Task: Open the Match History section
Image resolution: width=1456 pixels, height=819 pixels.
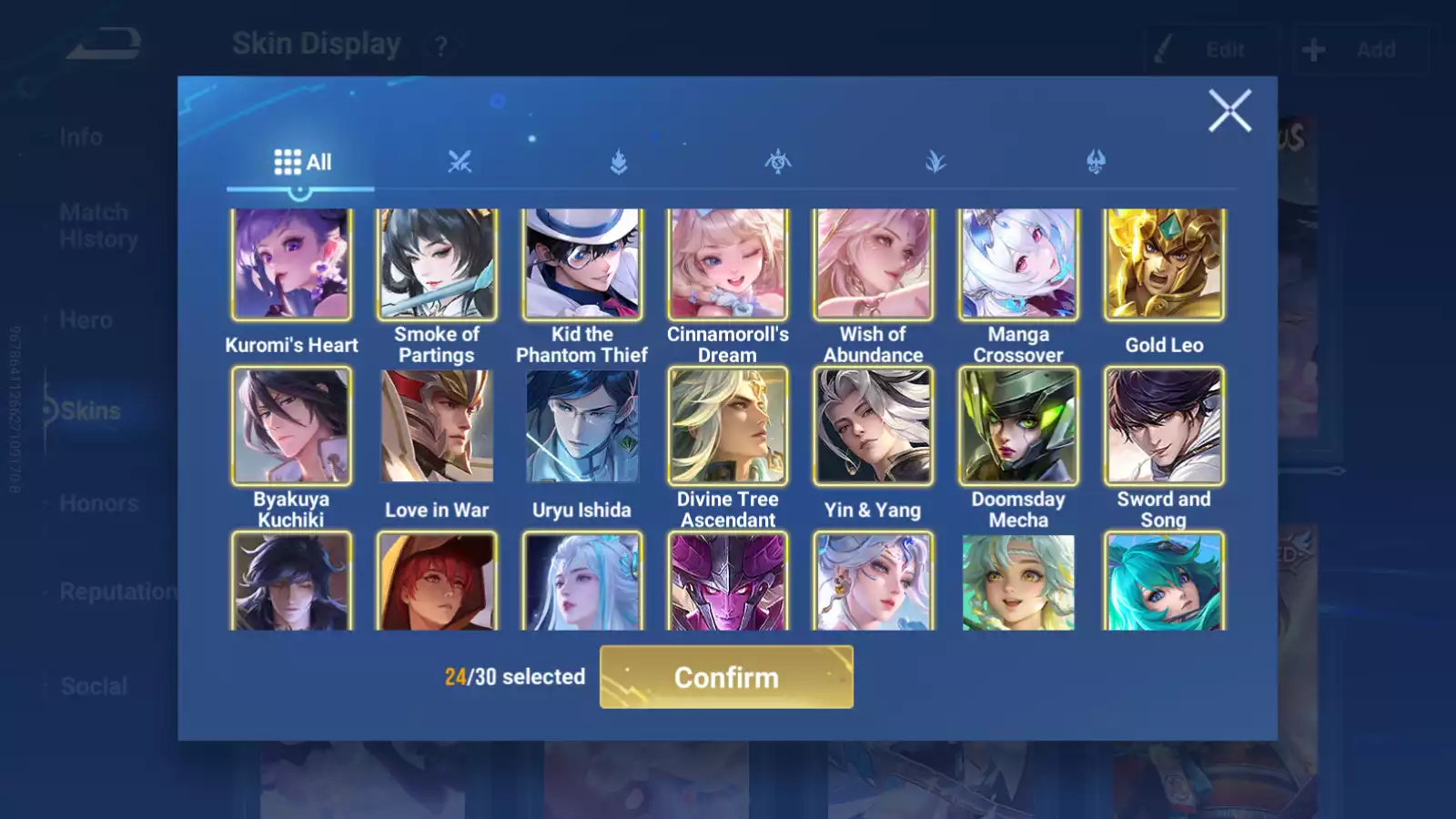Action: (95, 225)
